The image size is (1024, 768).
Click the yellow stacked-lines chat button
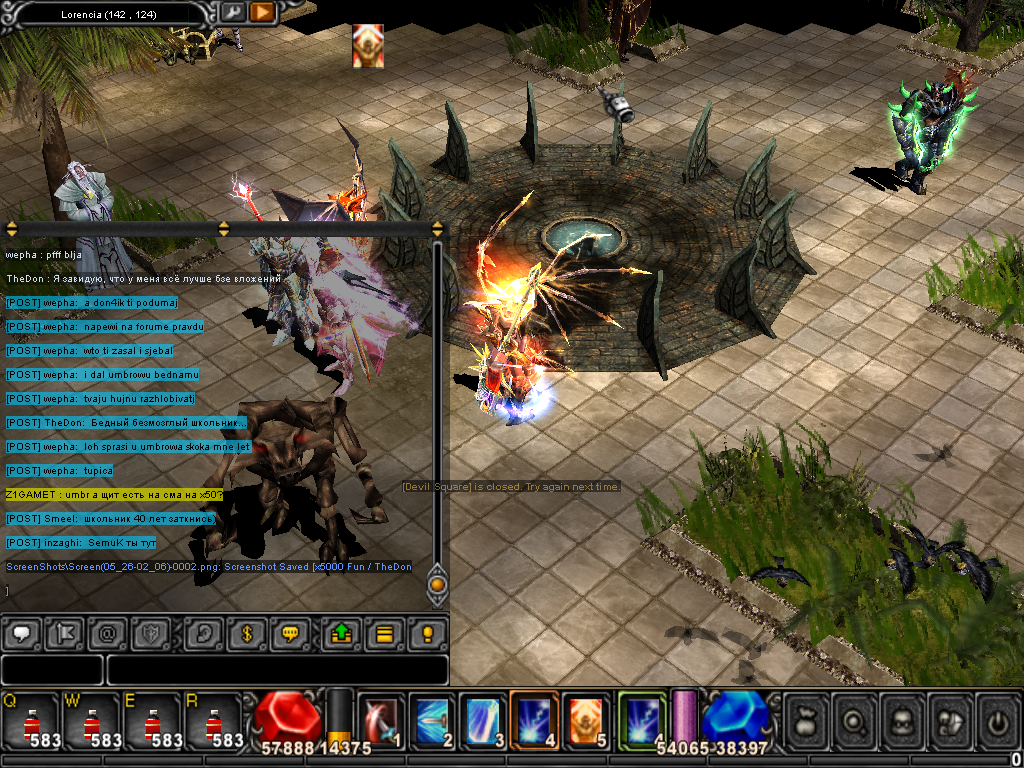click(x=383, y=634)
